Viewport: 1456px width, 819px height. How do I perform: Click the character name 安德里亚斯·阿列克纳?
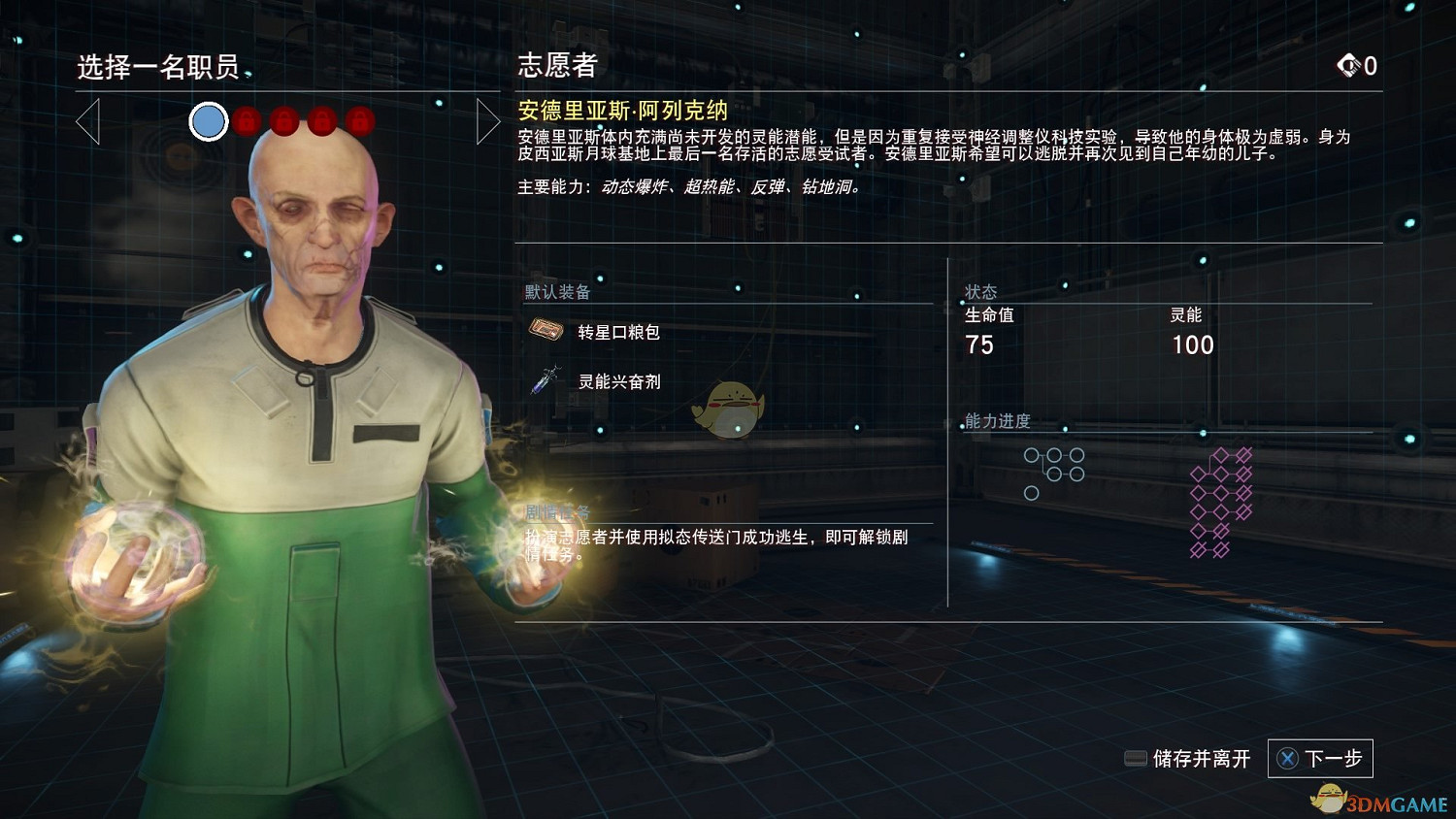[x=621, y=110]
